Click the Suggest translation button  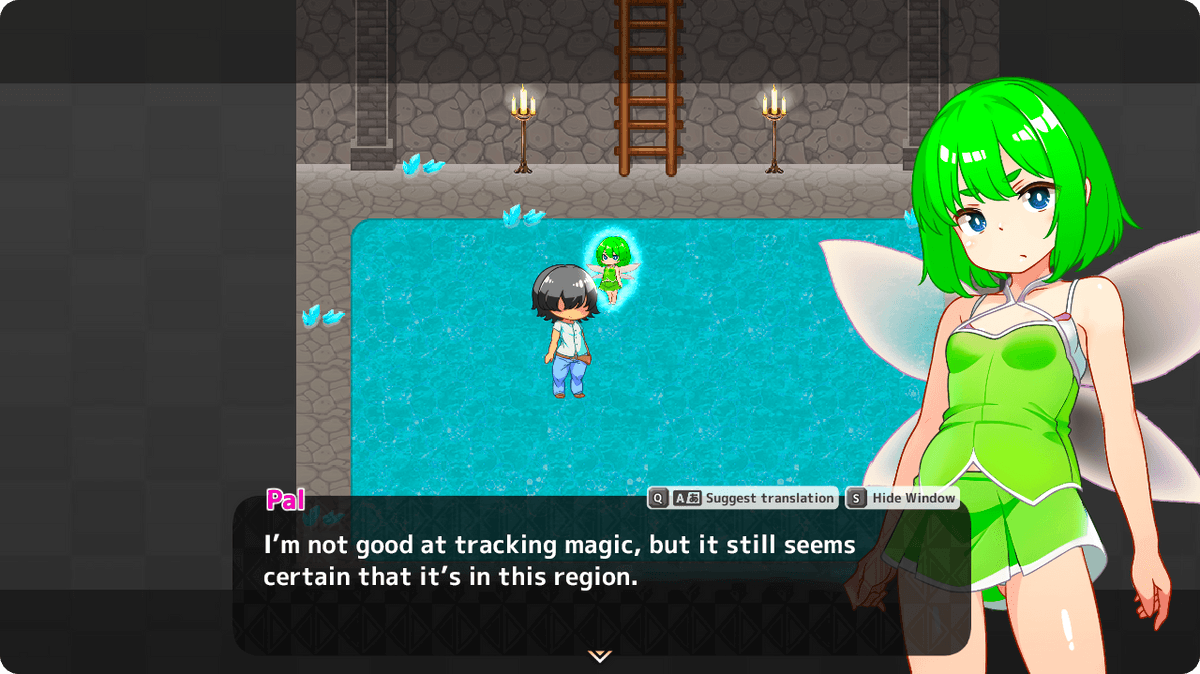pos(743,498)
